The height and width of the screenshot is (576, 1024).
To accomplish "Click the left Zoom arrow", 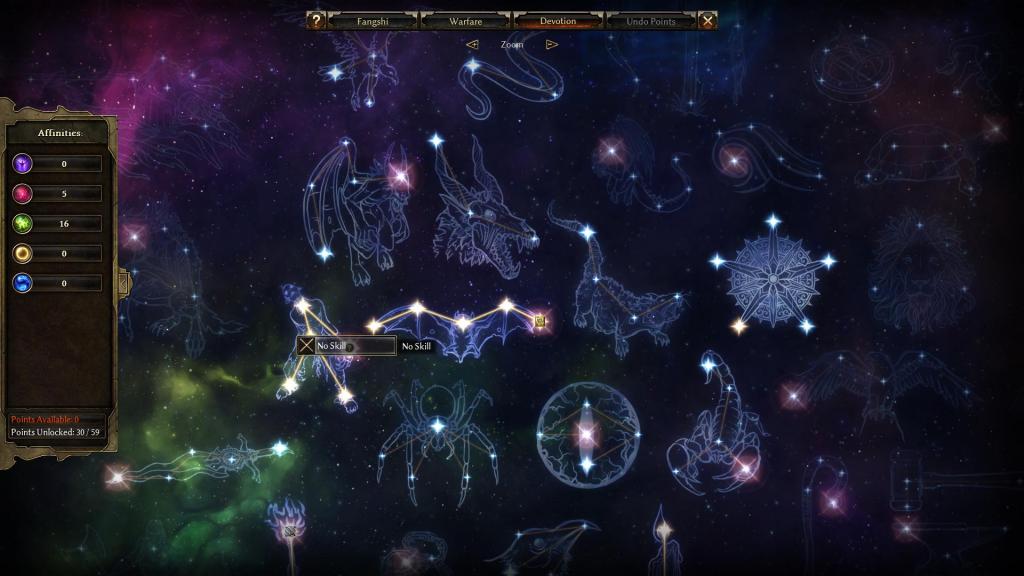I will click(472, 44).
